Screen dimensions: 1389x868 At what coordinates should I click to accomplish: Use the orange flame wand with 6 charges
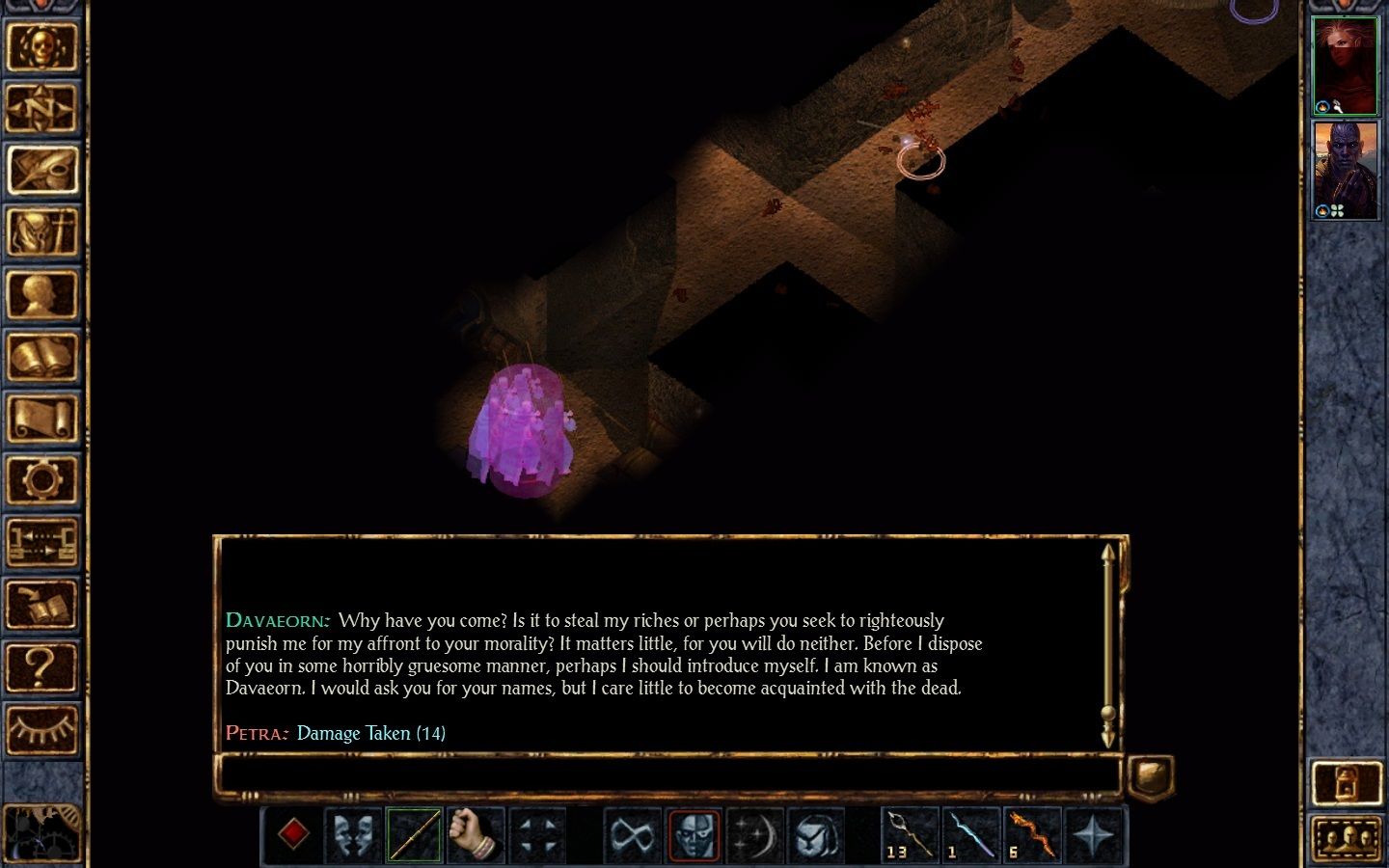[1031, 834]
